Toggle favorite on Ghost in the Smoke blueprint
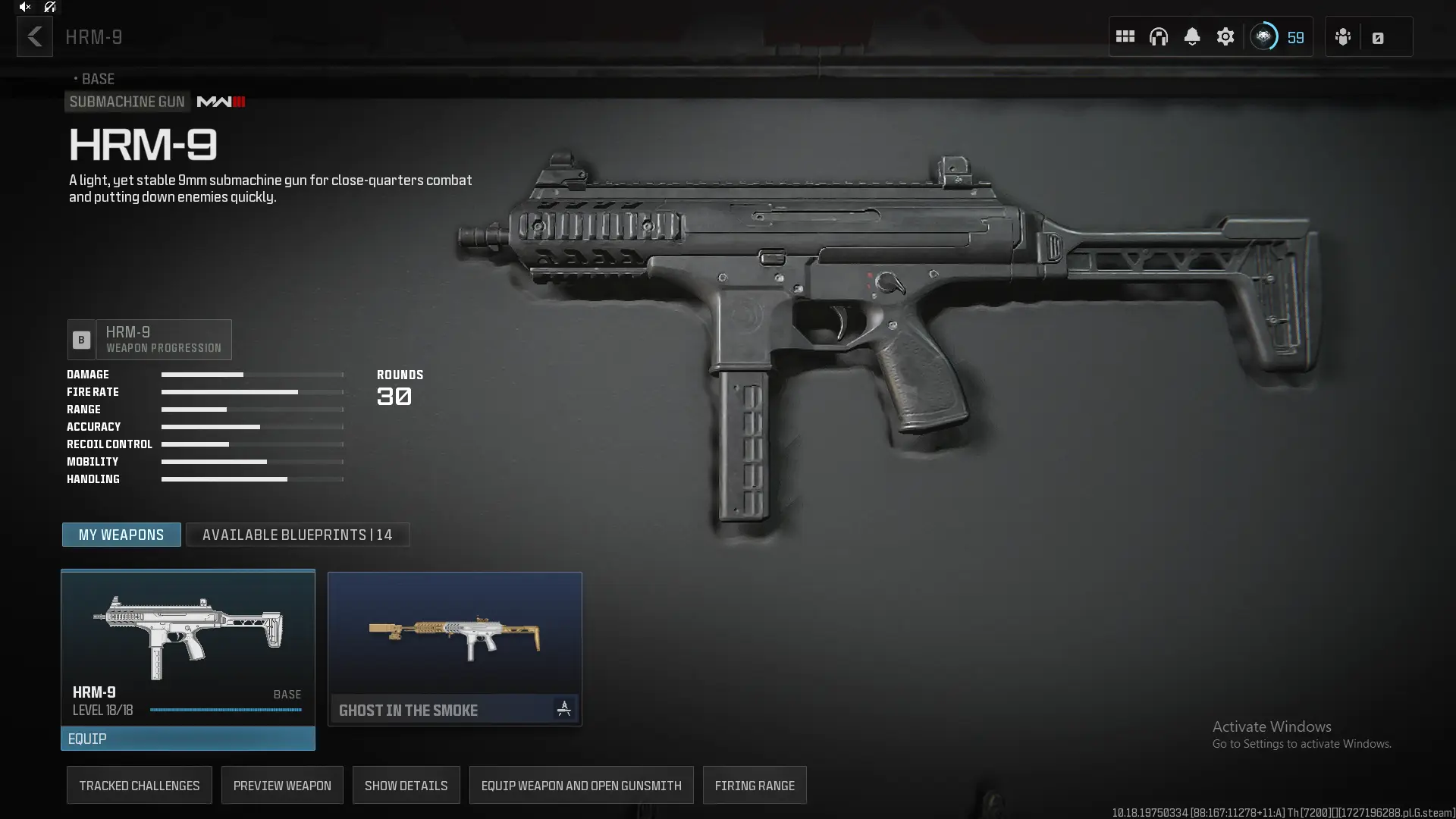The image size is (1456, 819). (x=564, y=710)
